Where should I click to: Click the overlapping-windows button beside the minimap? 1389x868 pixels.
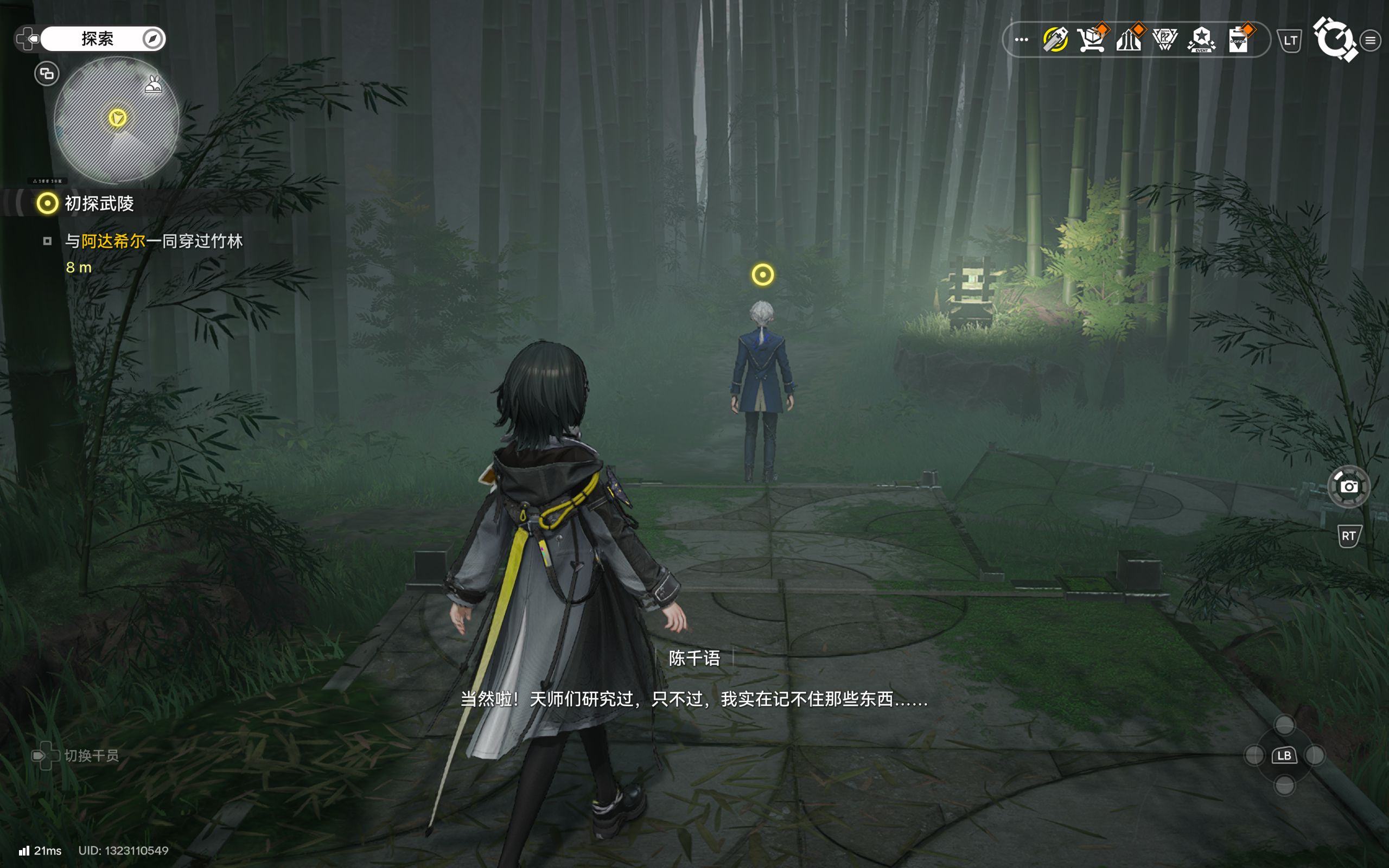47,73
